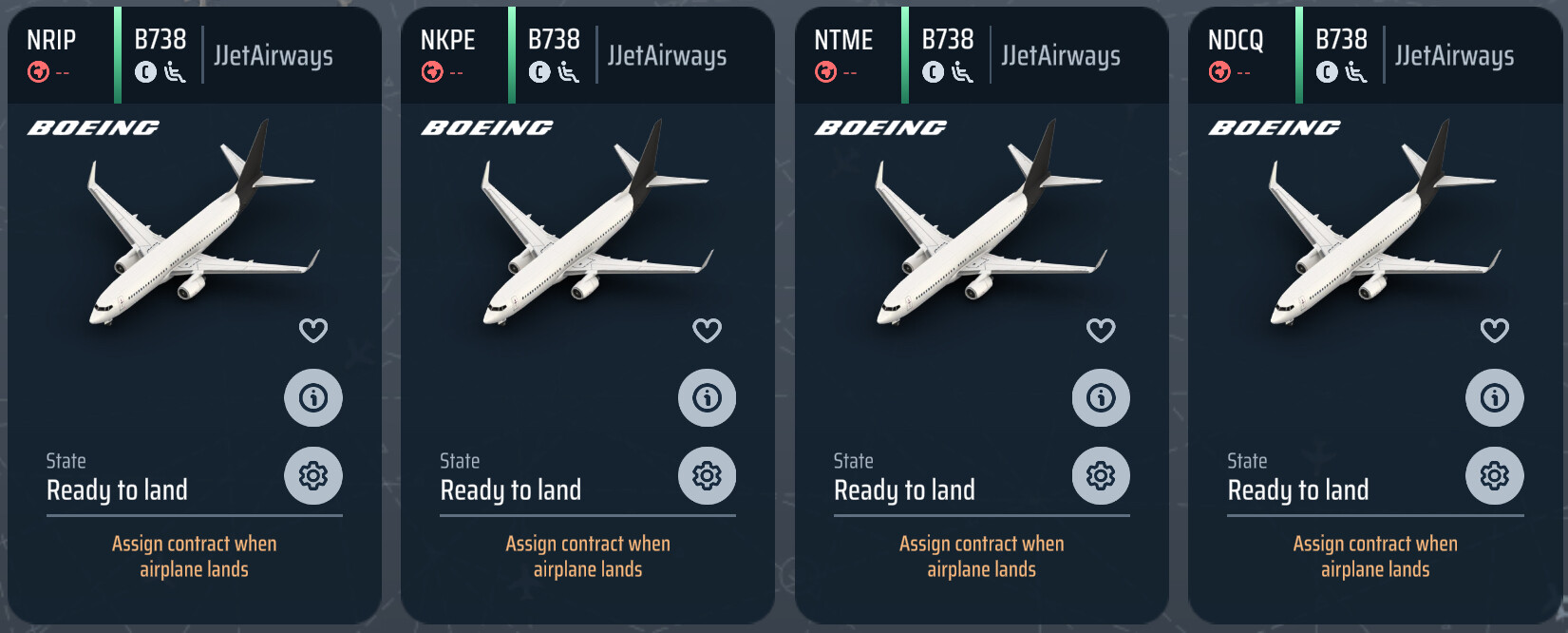Assign contract when NKPE airplane lands
This screenshot has height=633, width=1568.
pyautogui.click(x=588, y=556)
